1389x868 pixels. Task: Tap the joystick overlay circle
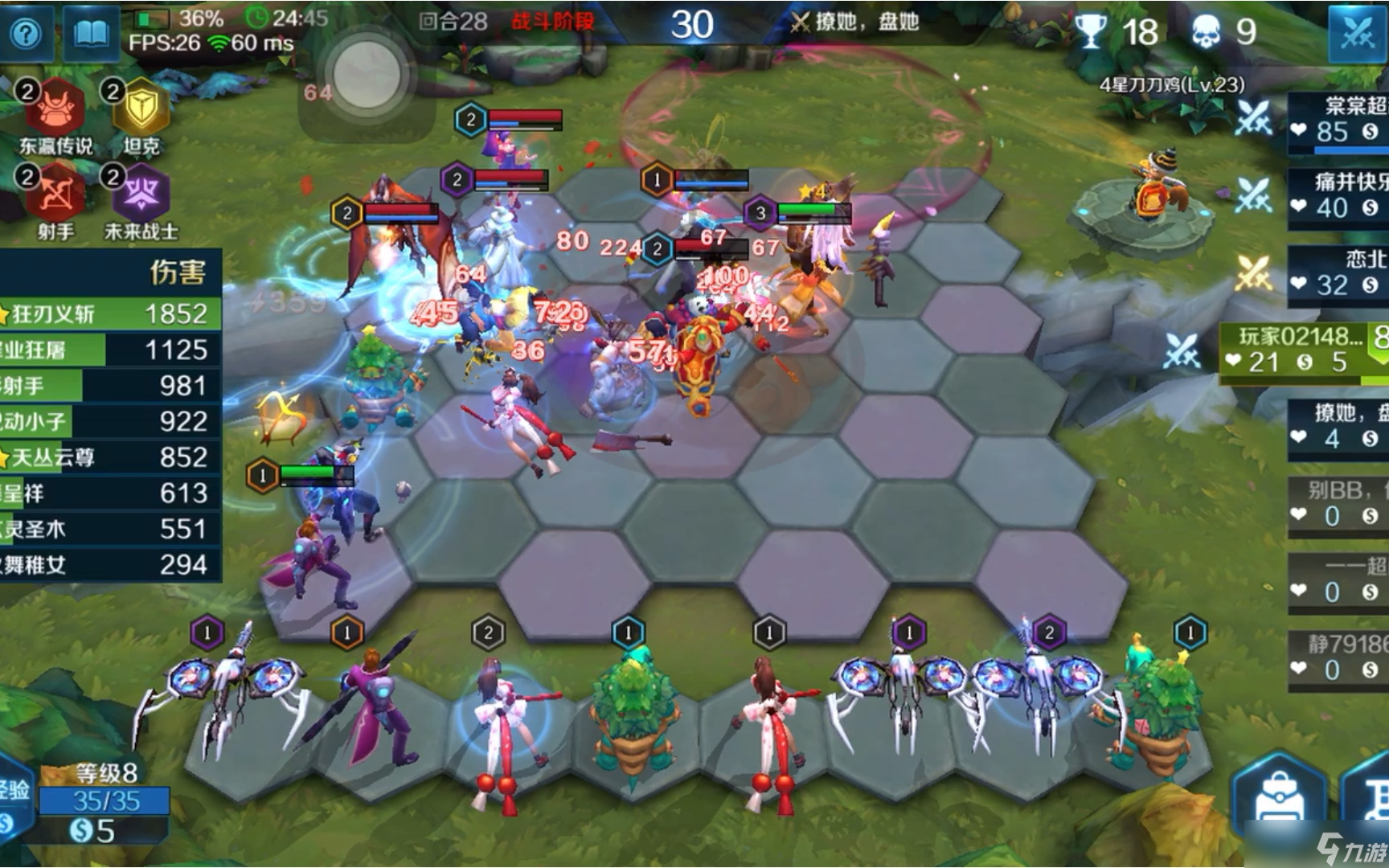pyautogui.click(x=367, y=76)
